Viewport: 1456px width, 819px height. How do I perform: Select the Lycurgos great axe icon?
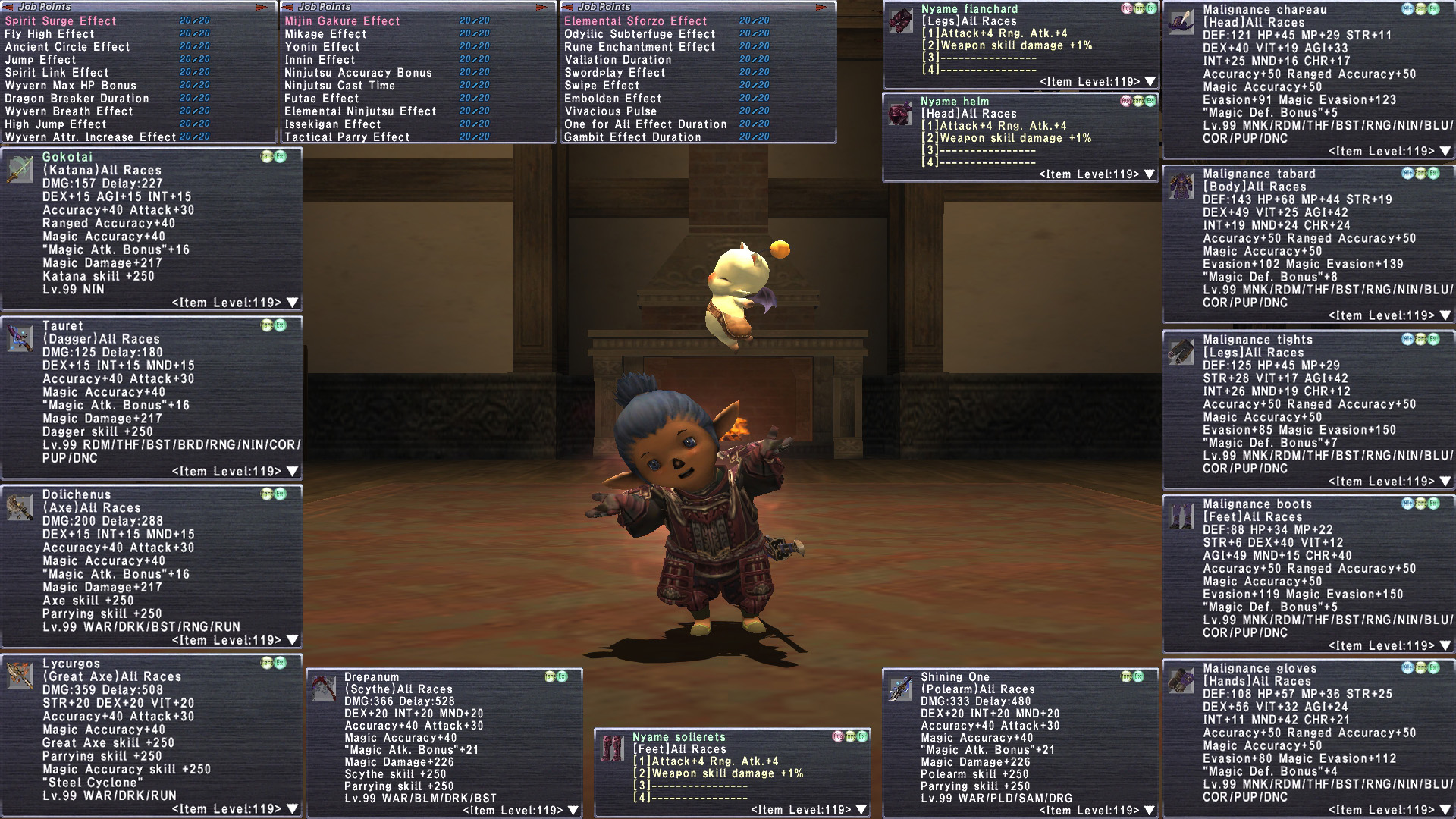(x=20, y=675)
